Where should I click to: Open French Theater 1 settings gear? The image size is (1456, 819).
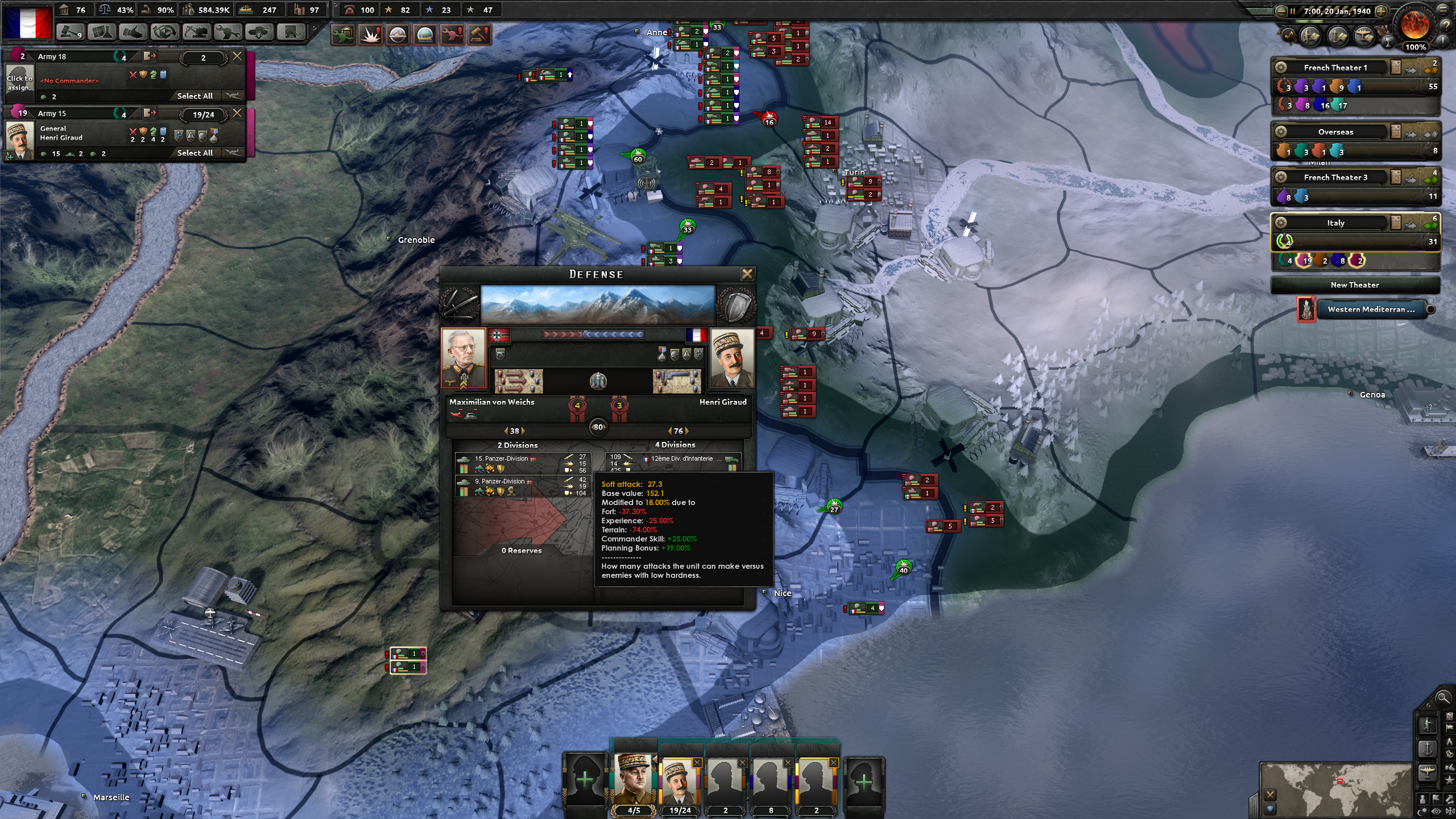(1280, 68)
